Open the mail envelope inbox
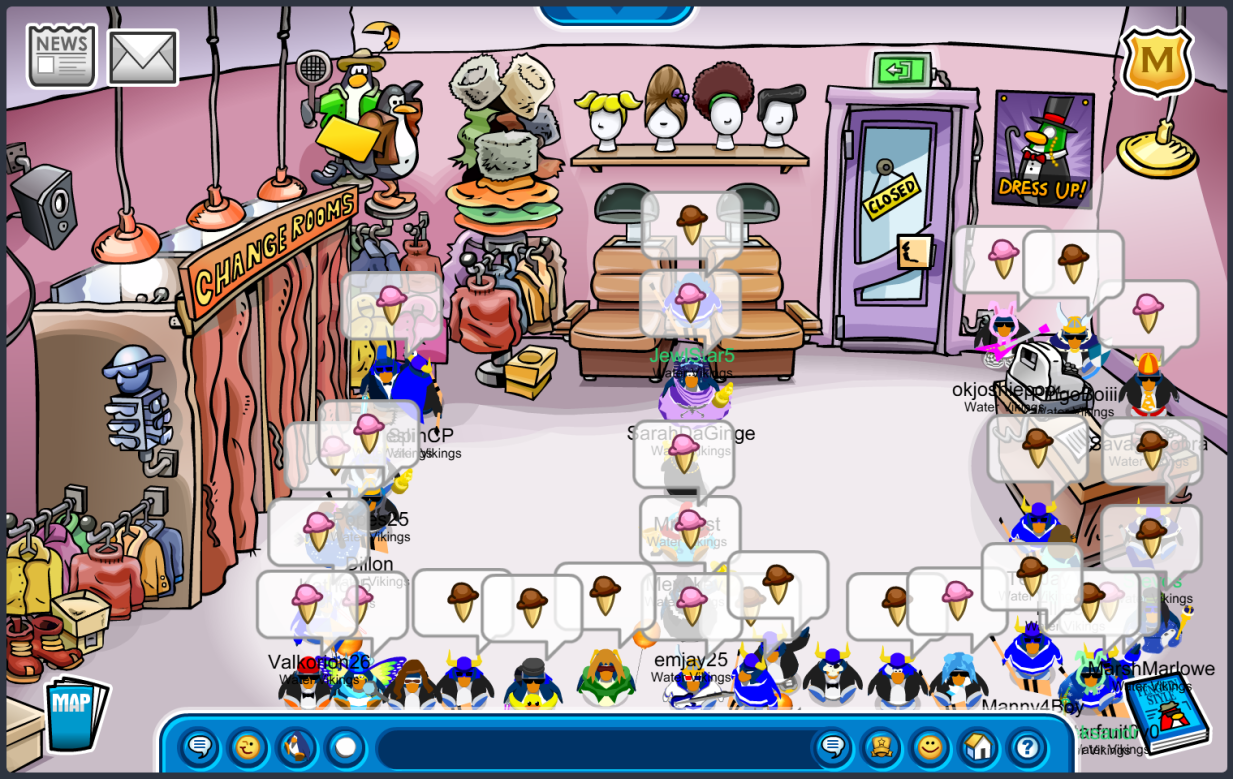Viewport: 1233px width, 779px height. (142, 57)
